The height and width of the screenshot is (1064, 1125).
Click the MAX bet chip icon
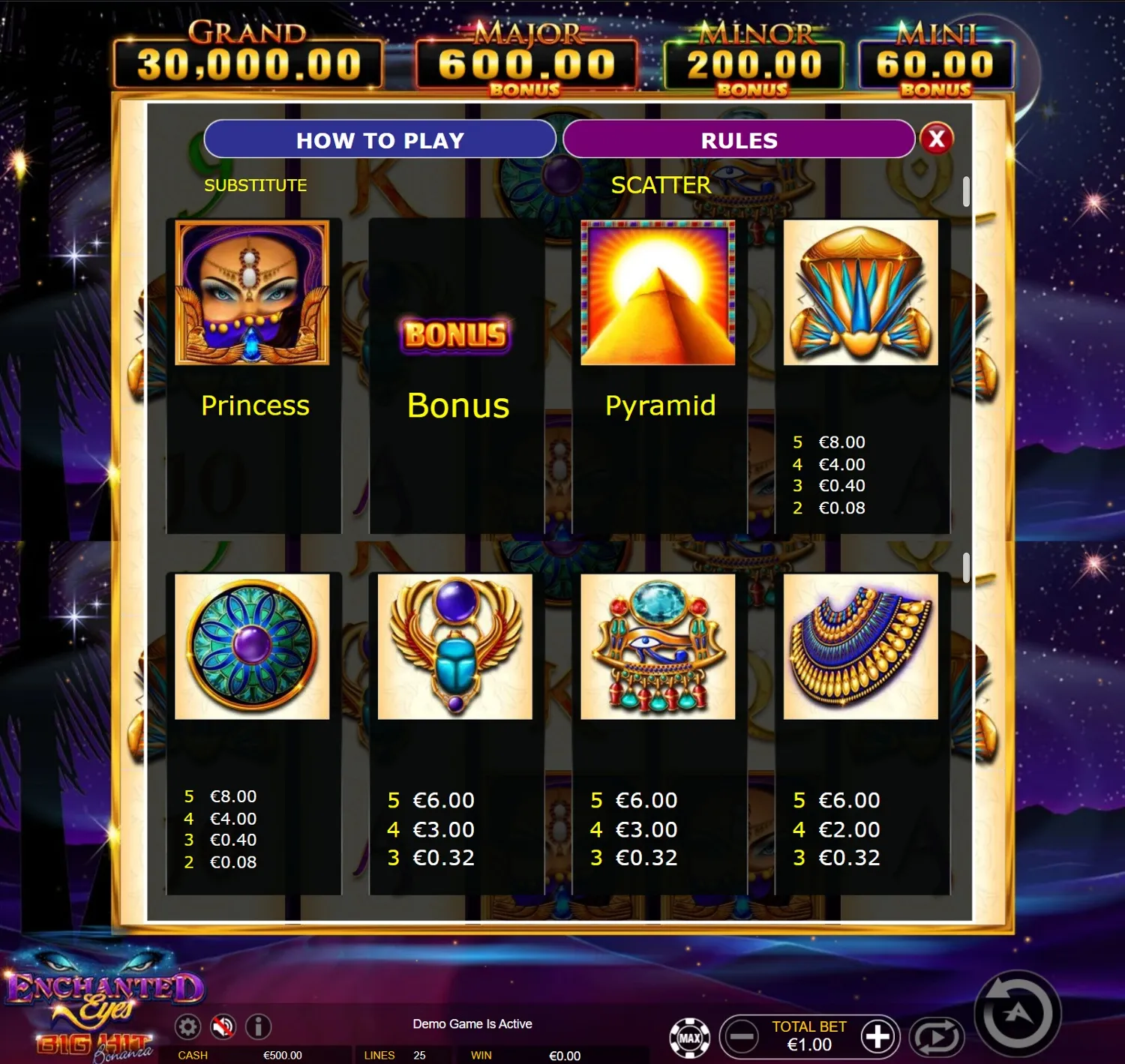690,1037
